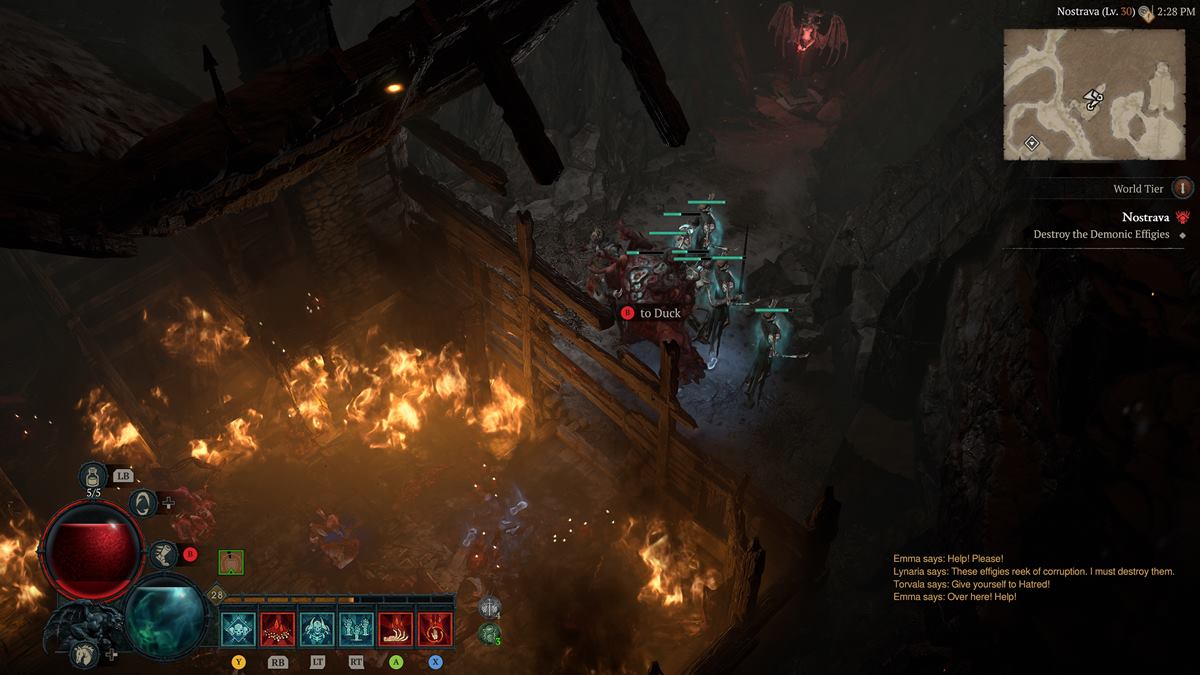Activate the teal skeletal hands skill
This screenshot has height=675, width=1200.
(x=356, y=629)
